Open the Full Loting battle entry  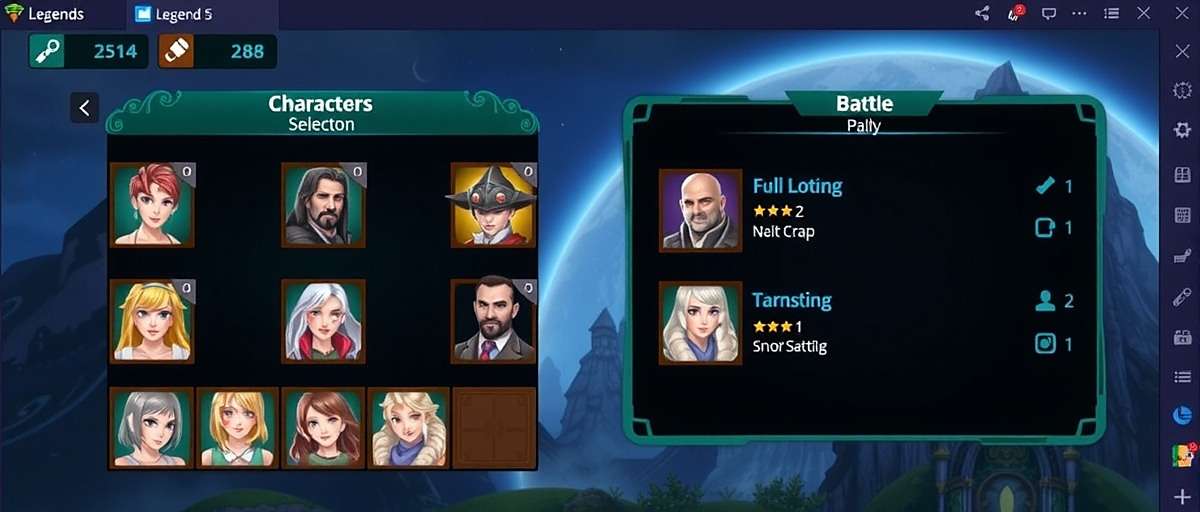(x=797, y=186)
